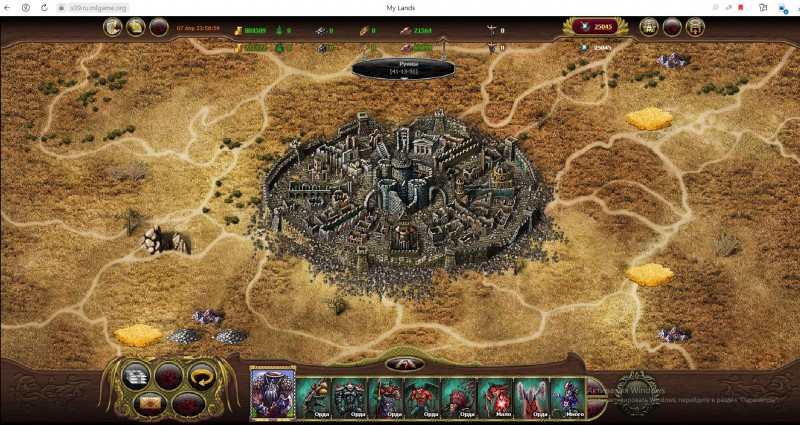
Task: Click the stacked papers round button
Action: 137,375
